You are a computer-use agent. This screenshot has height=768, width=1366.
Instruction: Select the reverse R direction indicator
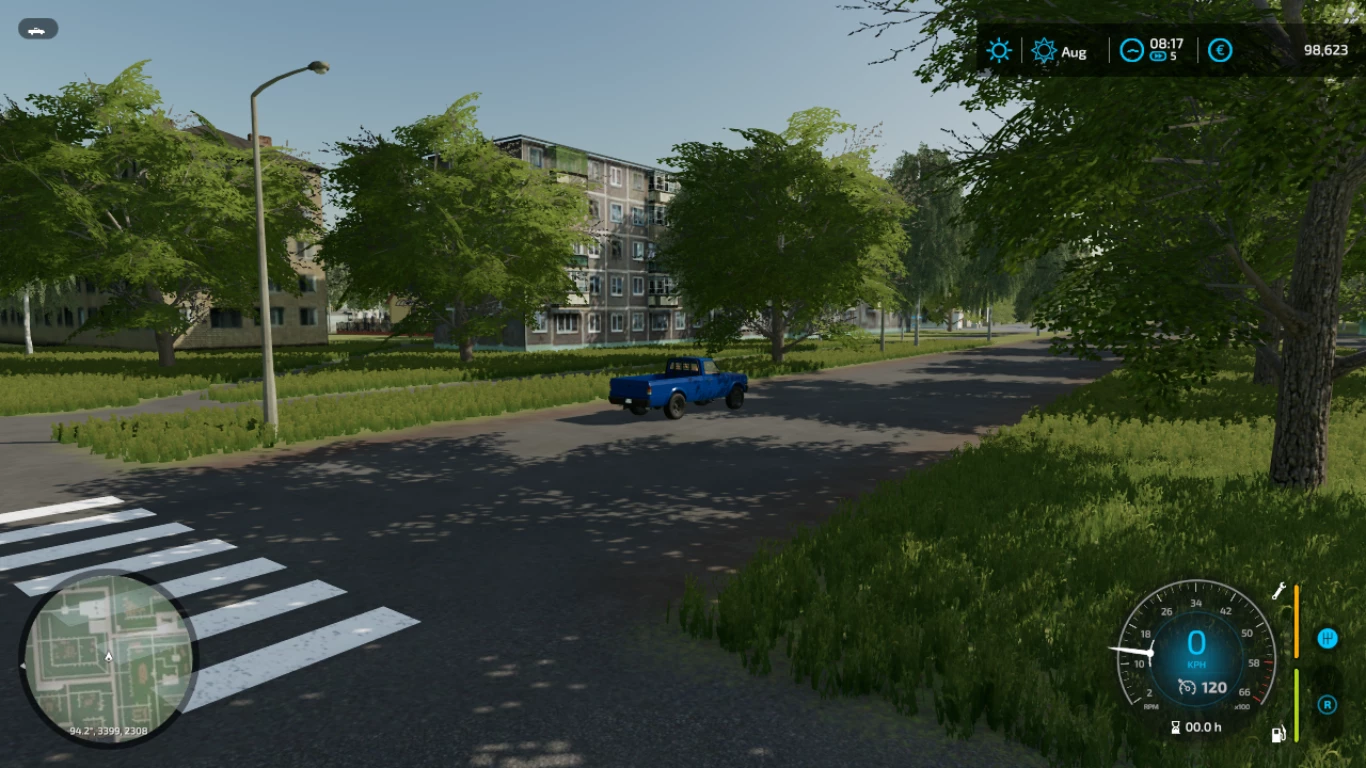(1327, 704)
